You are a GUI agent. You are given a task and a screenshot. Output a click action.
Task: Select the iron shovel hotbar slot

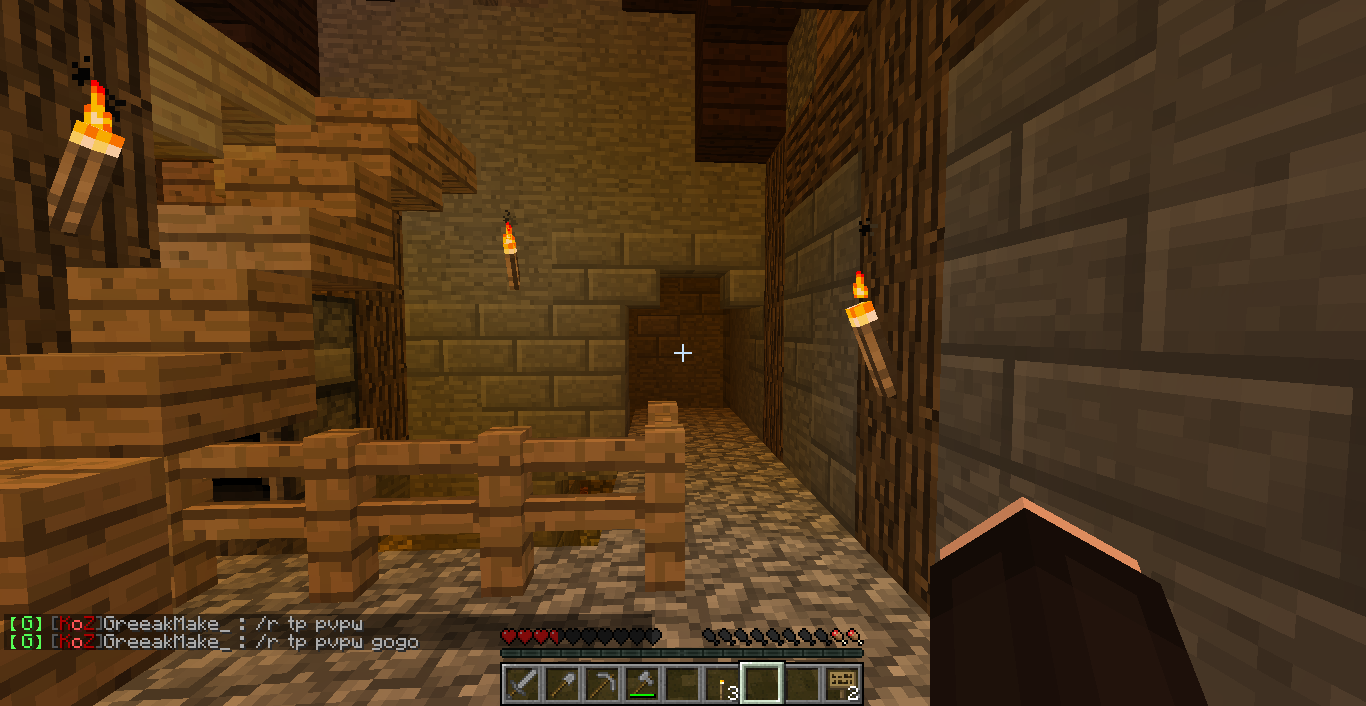[x=562, y=684]
